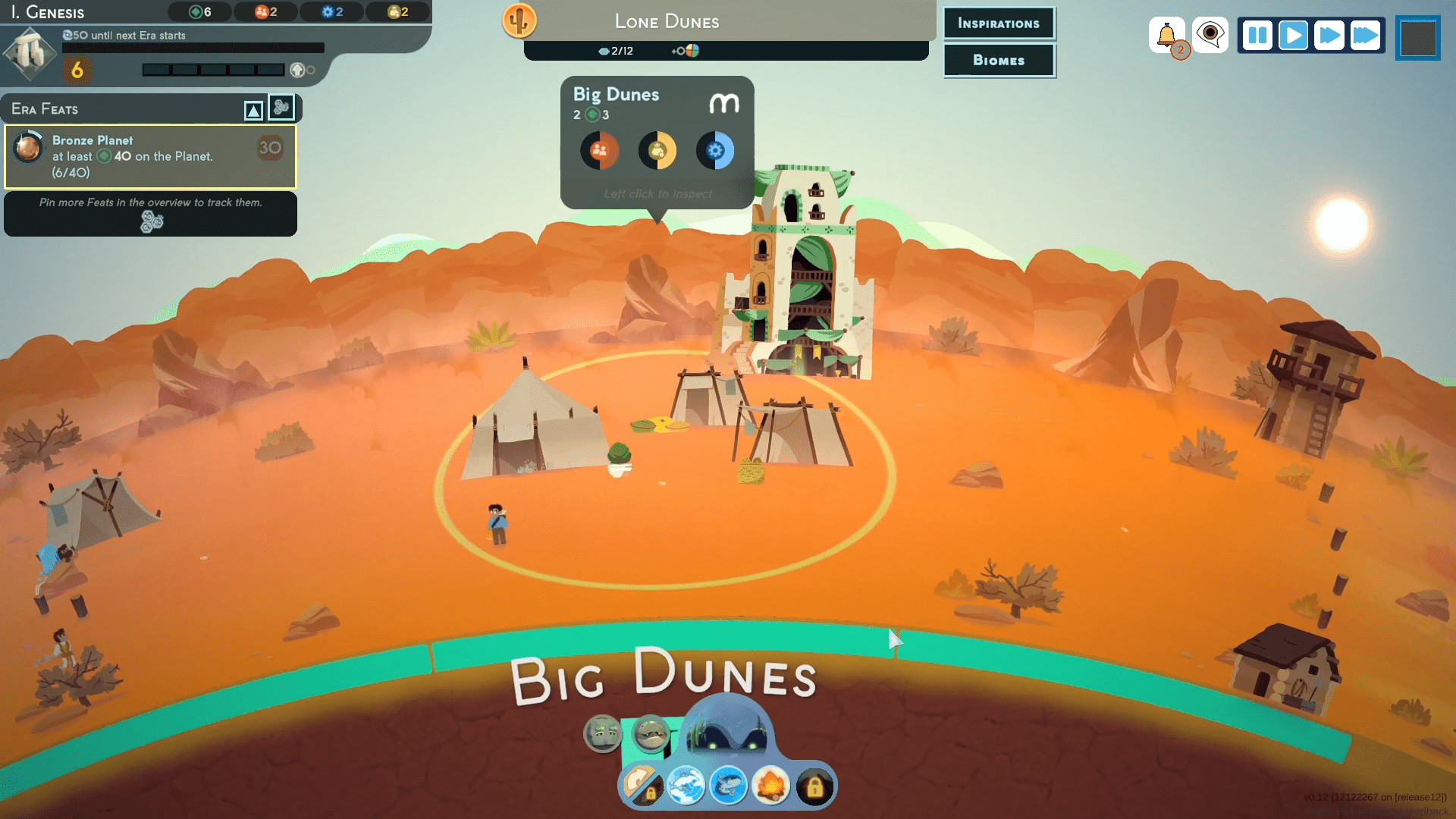
Task: Open the Biomes panel
Action: (x=999, y=61)
